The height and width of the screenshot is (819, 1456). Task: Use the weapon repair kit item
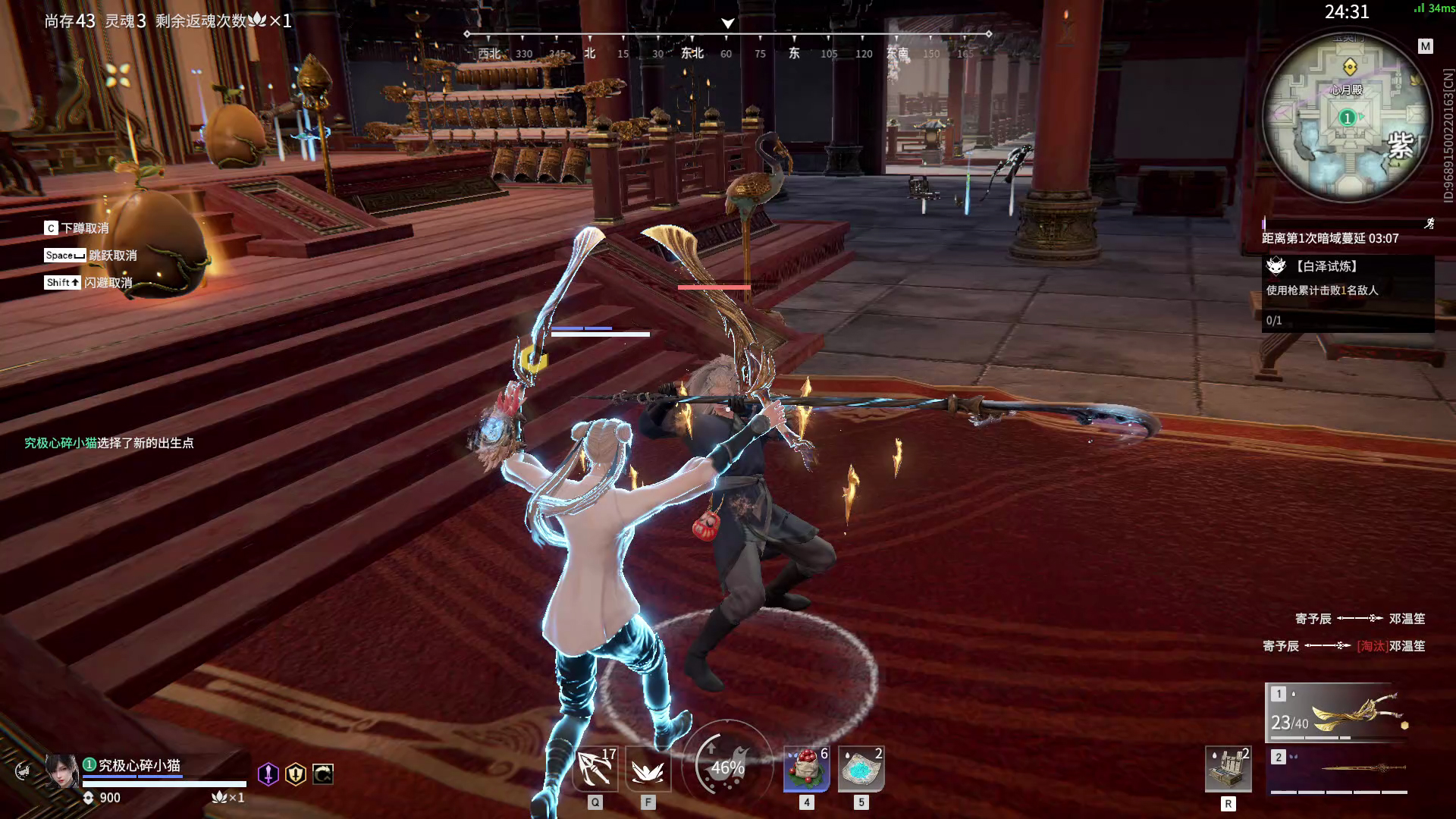[x=1228, y=769]
